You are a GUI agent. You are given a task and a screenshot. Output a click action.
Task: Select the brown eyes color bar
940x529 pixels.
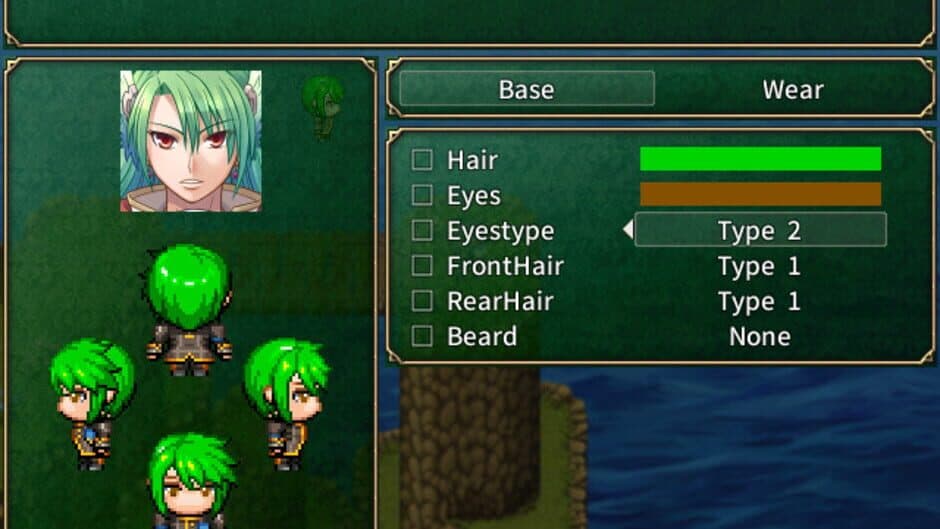coord(760,194)
